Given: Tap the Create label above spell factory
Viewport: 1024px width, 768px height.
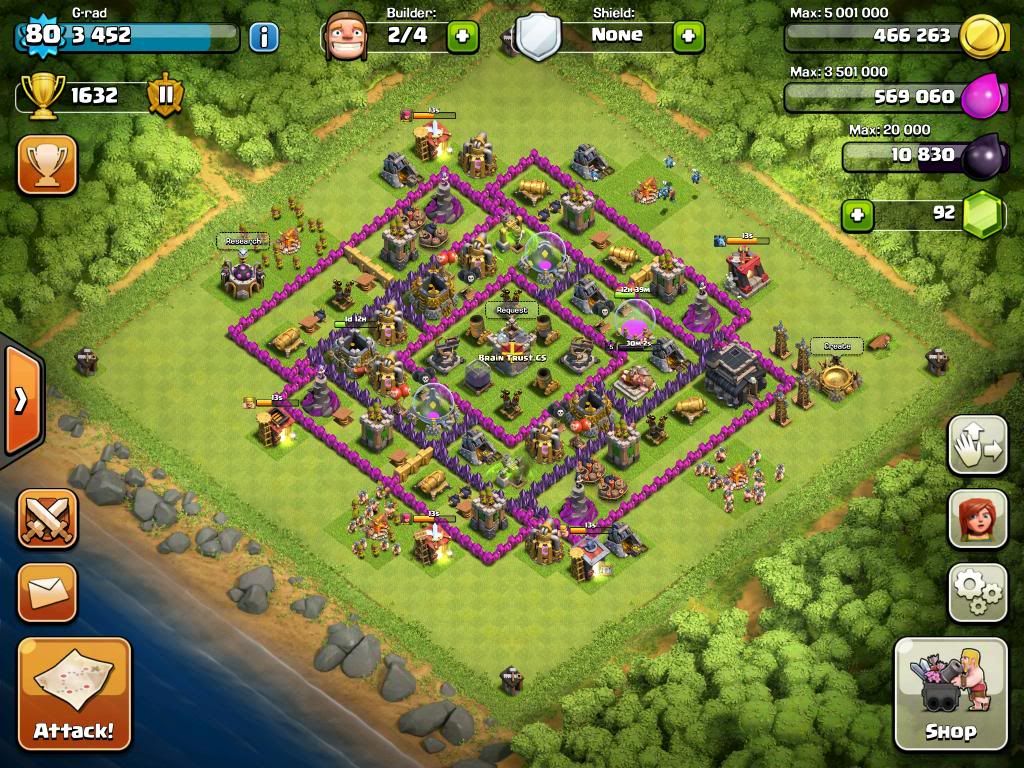Looking at the screenshot, I should coord(836,346).
